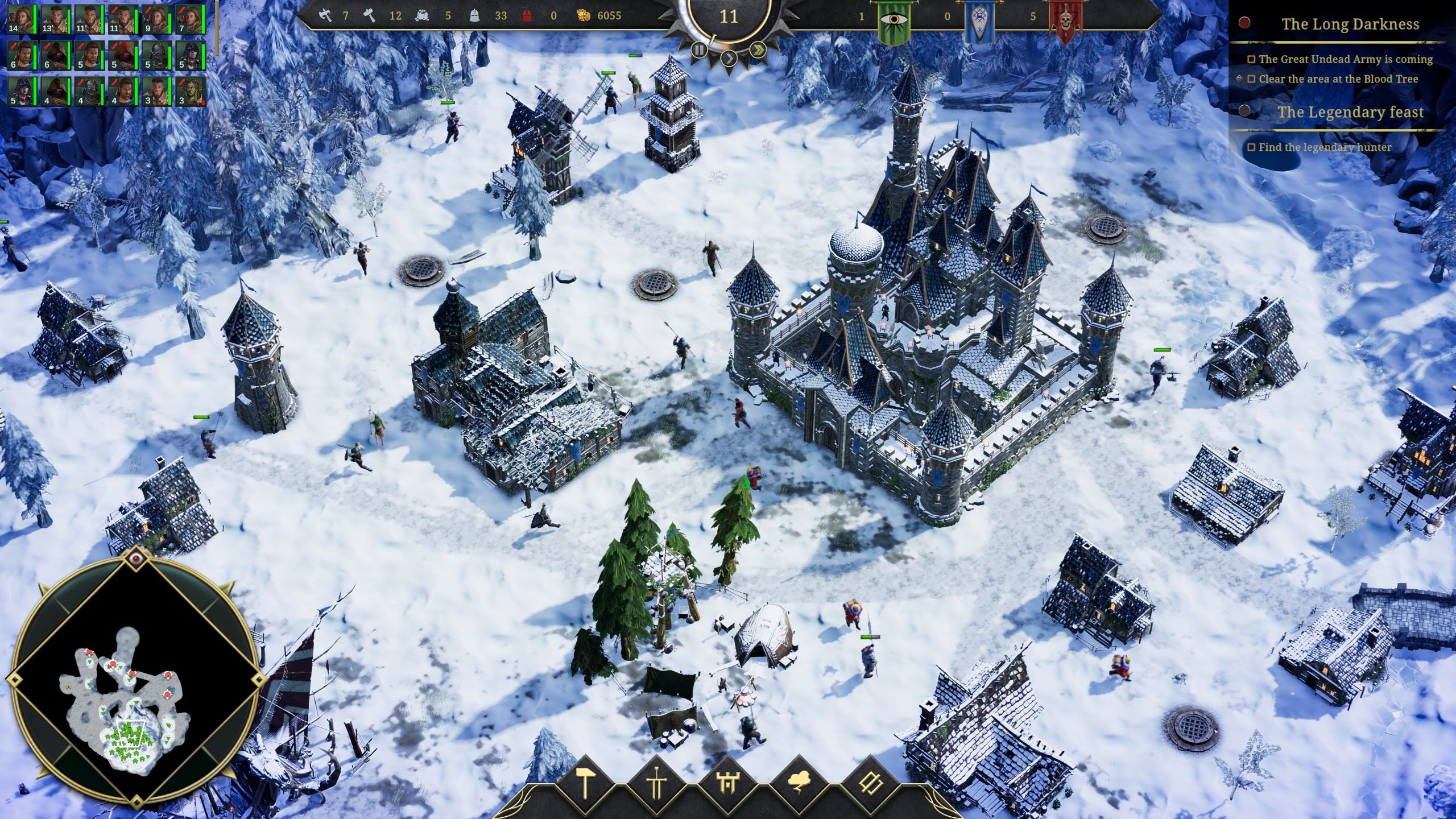Viewport: 1456px width, 819px height.
Task: Select the level 13 hero portrait
Action: tap(56, 19)
